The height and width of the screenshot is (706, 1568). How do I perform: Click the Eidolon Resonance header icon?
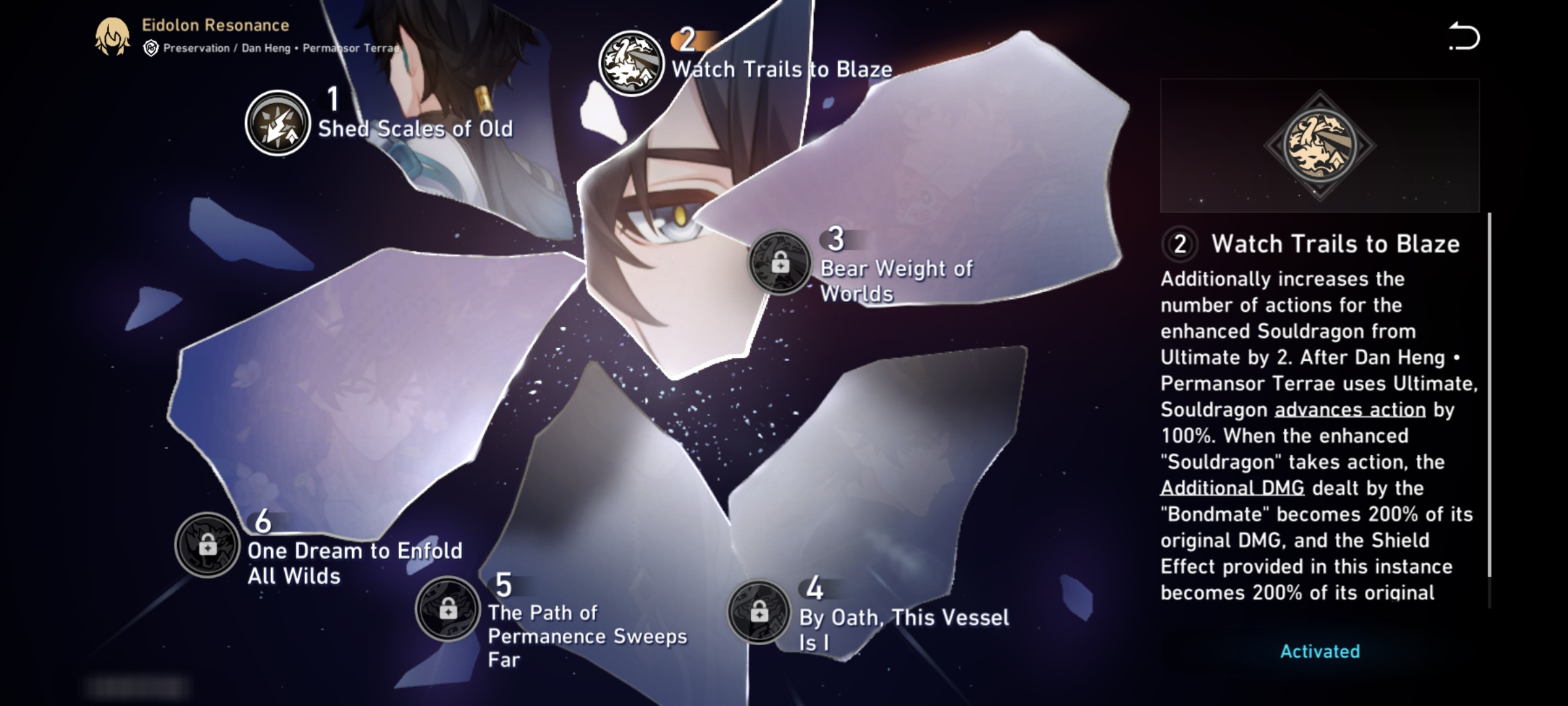112,37
